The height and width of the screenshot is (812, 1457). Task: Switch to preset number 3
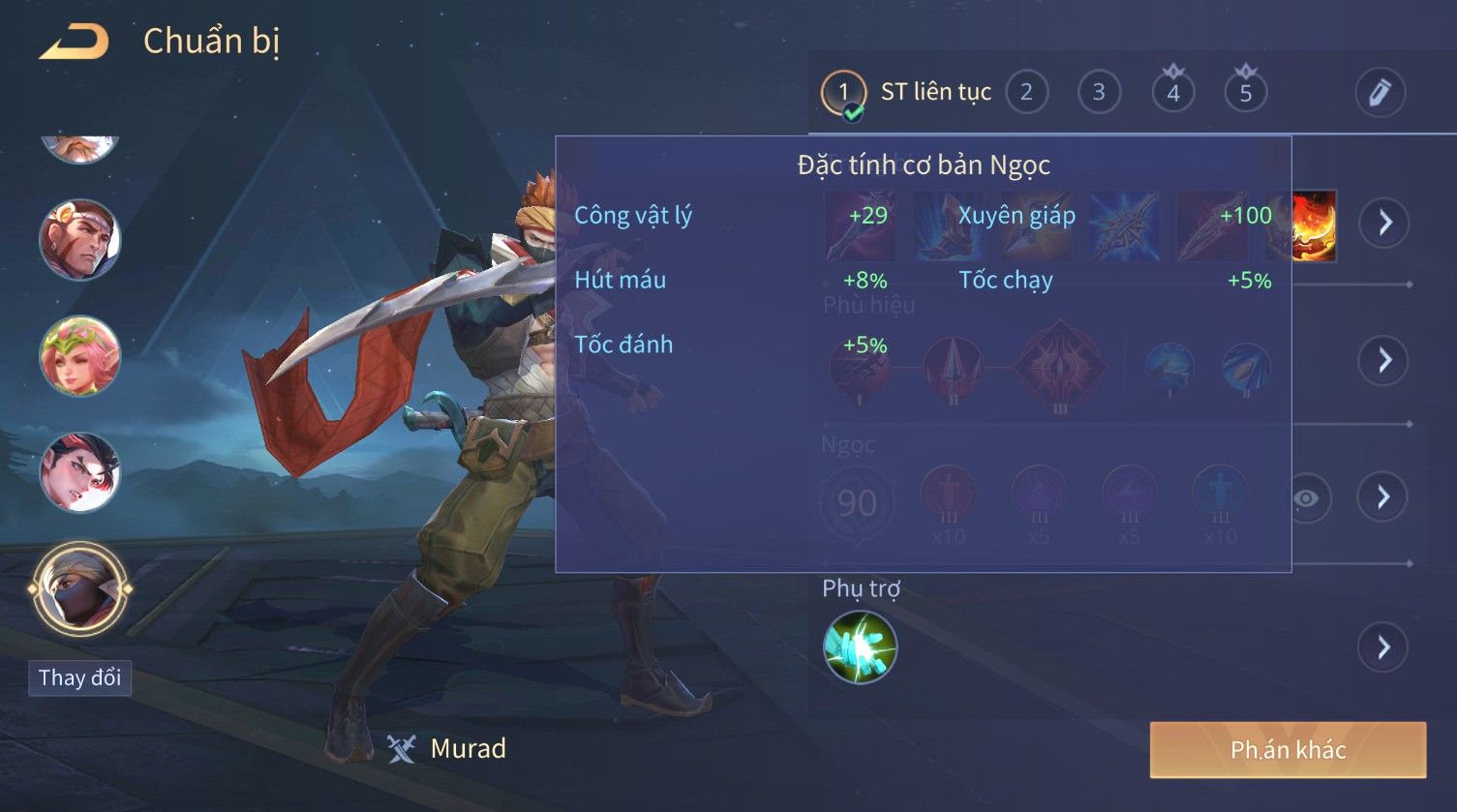pyautogui.click(x=1099, y=93)
